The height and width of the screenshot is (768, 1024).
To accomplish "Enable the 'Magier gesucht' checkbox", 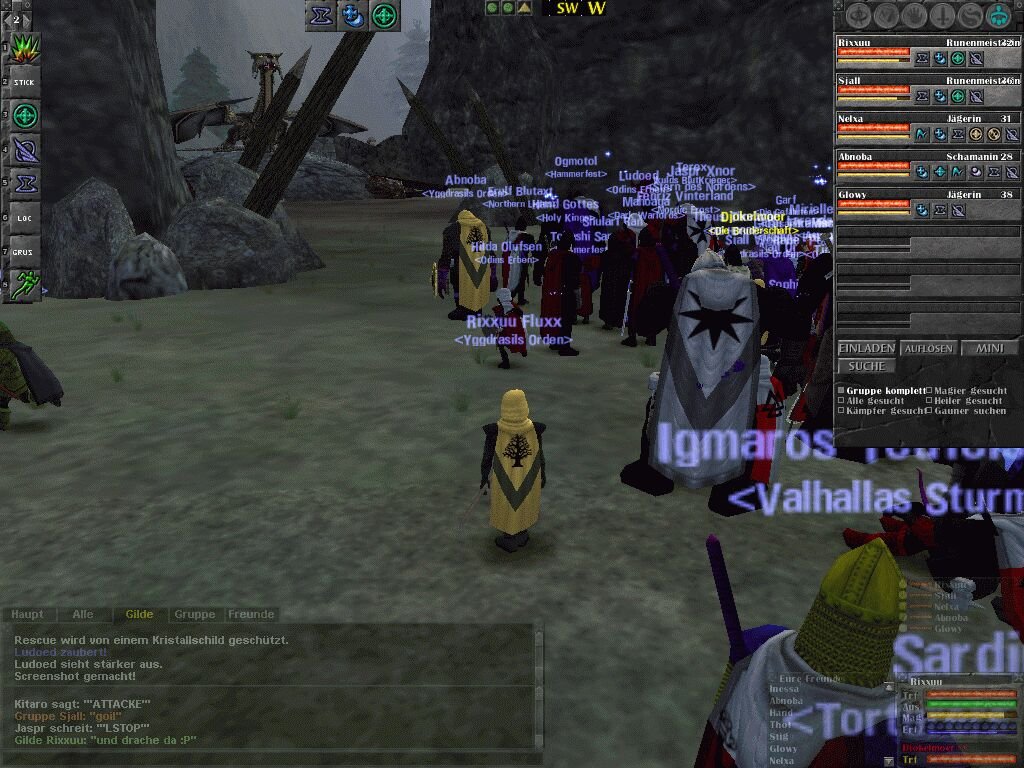I will [x=929, y=391].
